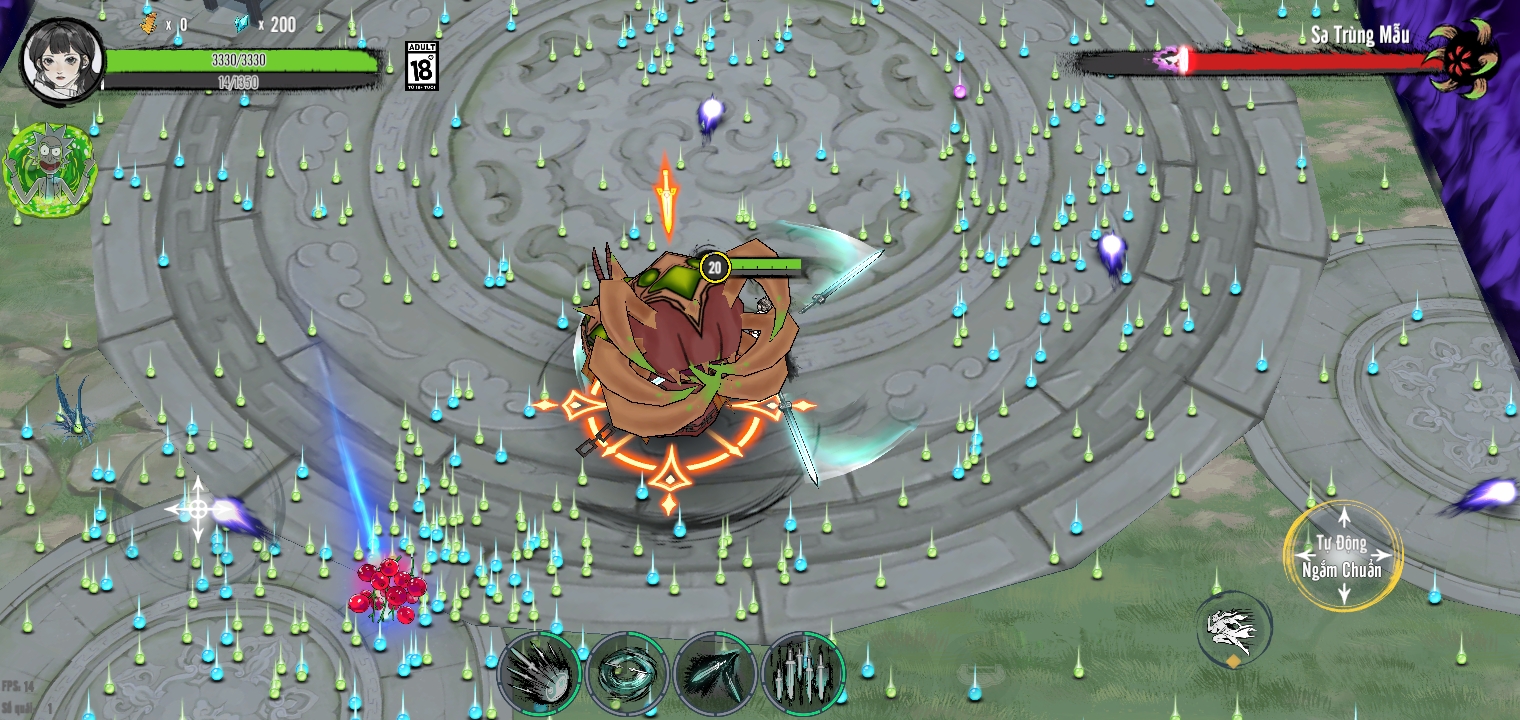Click the Số quái counter bottom left
The image size is (1520, 720).
pyautogui.click(x=25, y=706)
